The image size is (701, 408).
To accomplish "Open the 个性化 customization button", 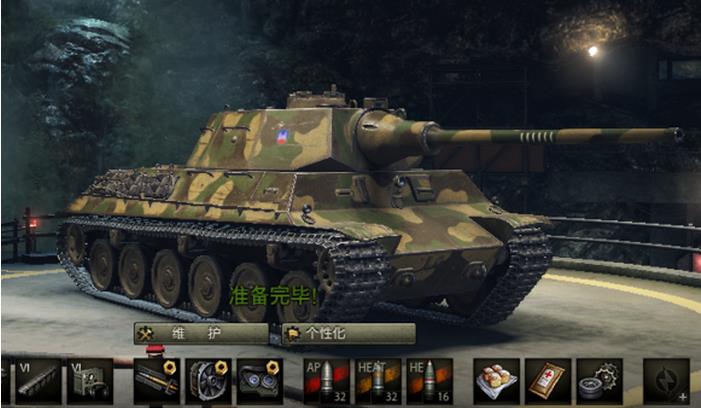I will [x=348, y=333].
